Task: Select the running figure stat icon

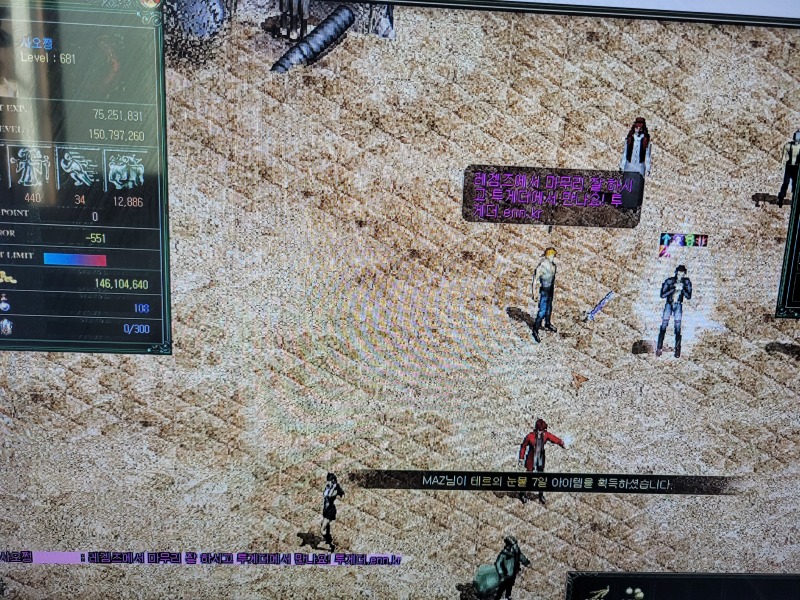Action: pos(79,168)
